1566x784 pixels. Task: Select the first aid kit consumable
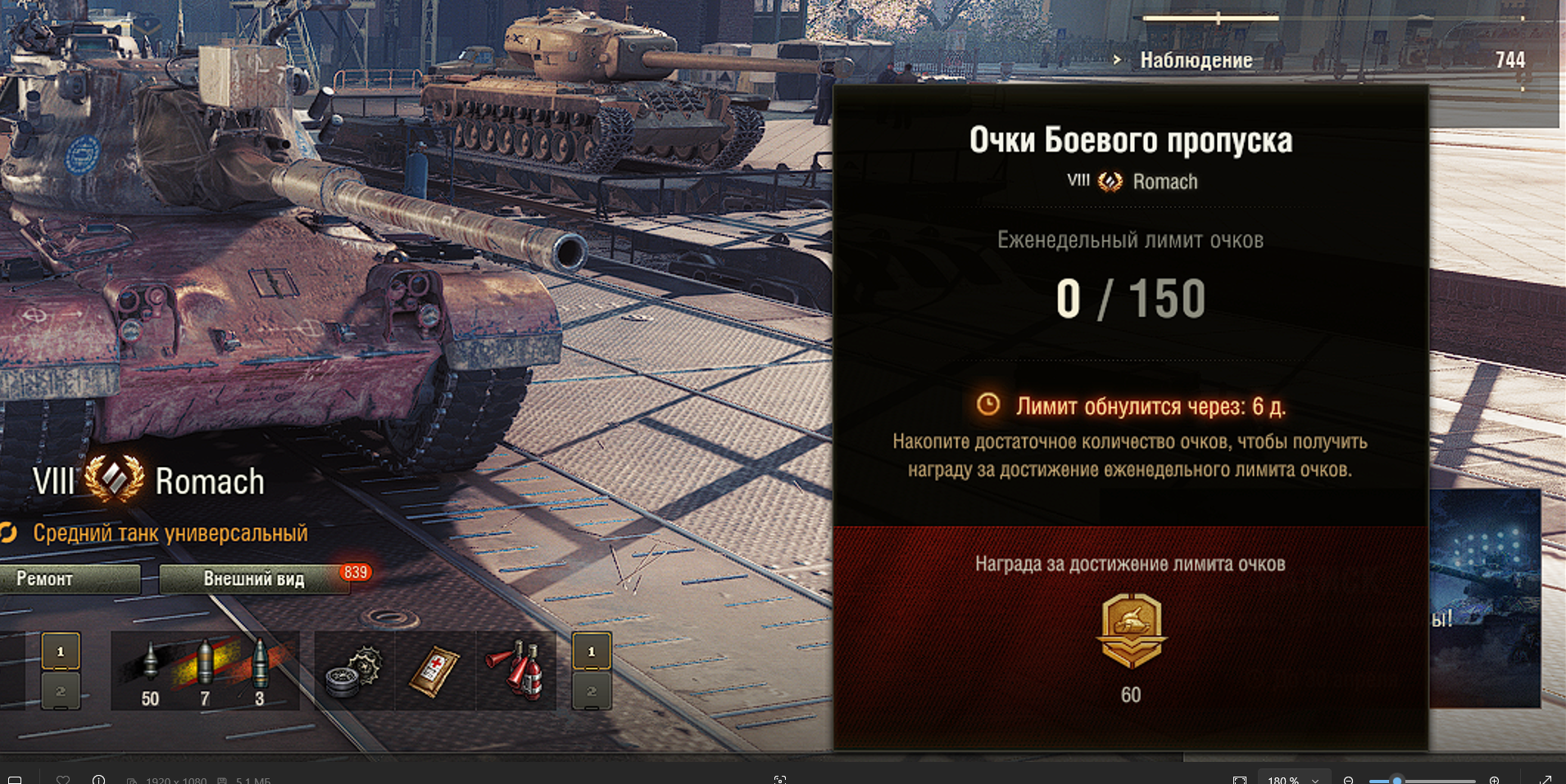click(434, 672)
